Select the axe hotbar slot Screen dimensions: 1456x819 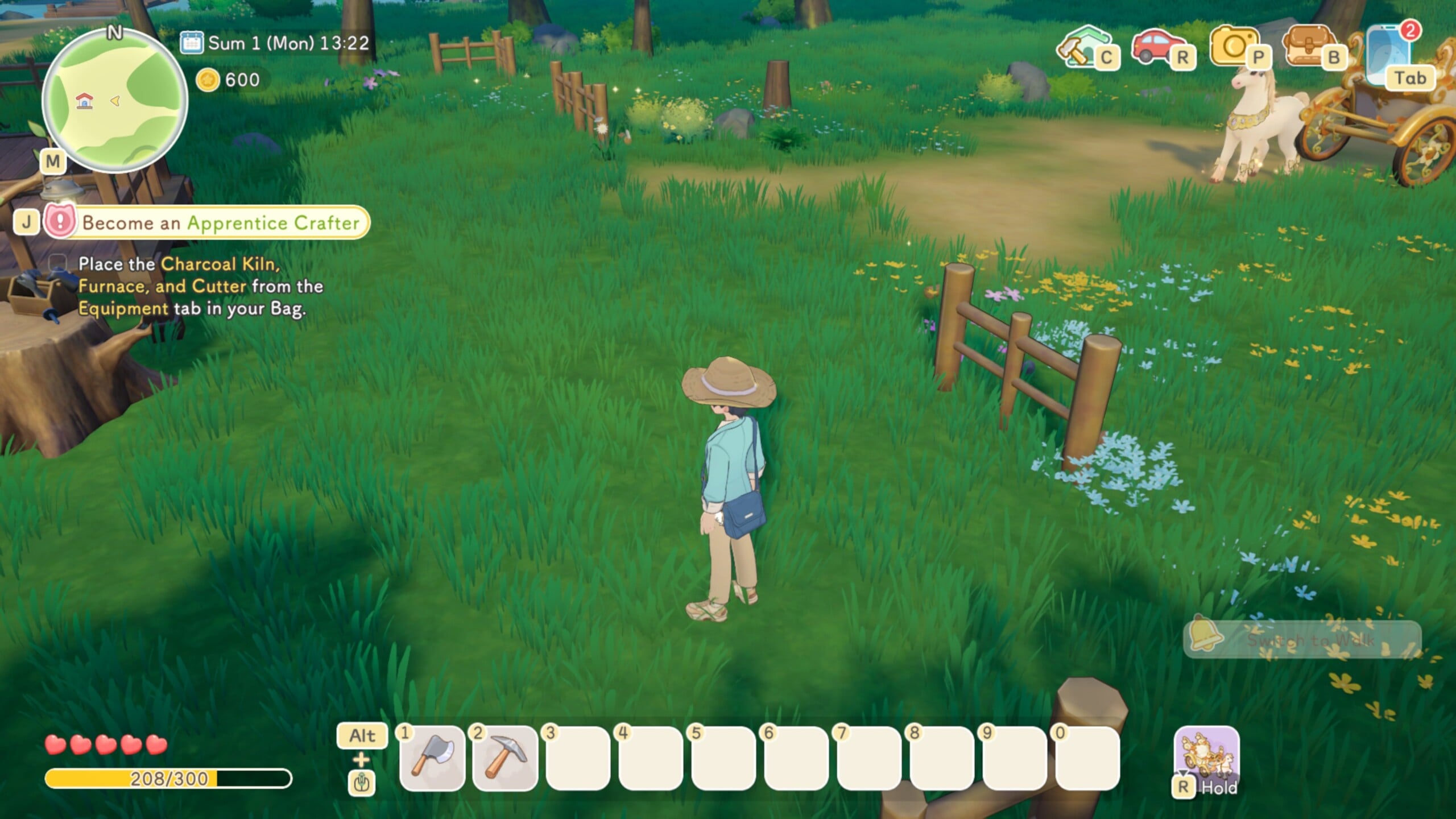[432, 757]
